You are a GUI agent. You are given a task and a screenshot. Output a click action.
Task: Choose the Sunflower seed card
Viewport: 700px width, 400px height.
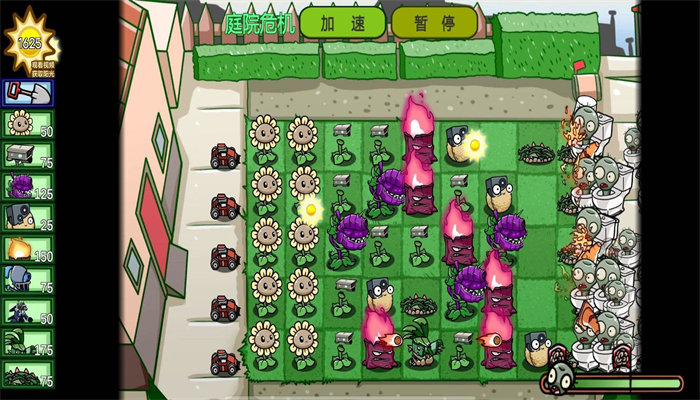pos(27,124)
